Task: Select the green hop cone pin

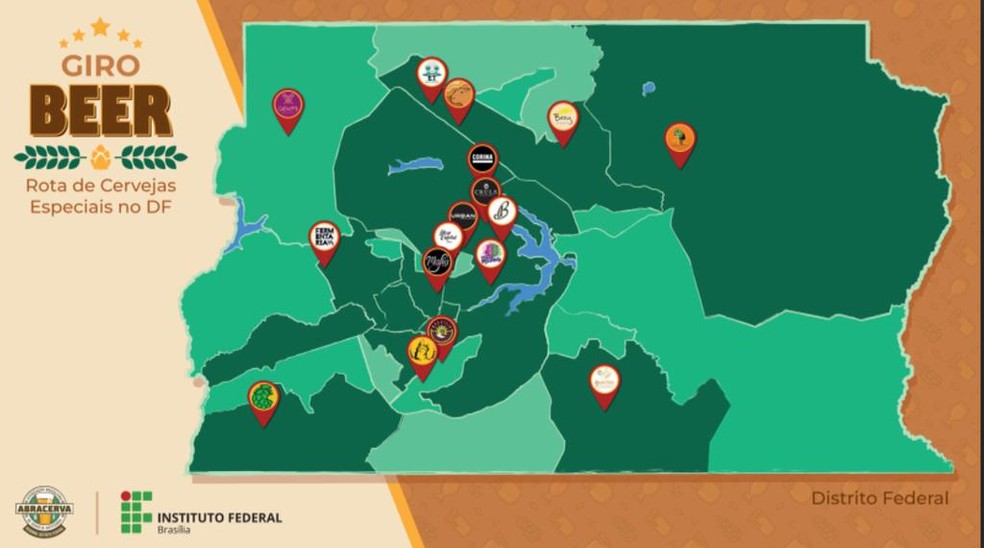Action: click(263, 398)
